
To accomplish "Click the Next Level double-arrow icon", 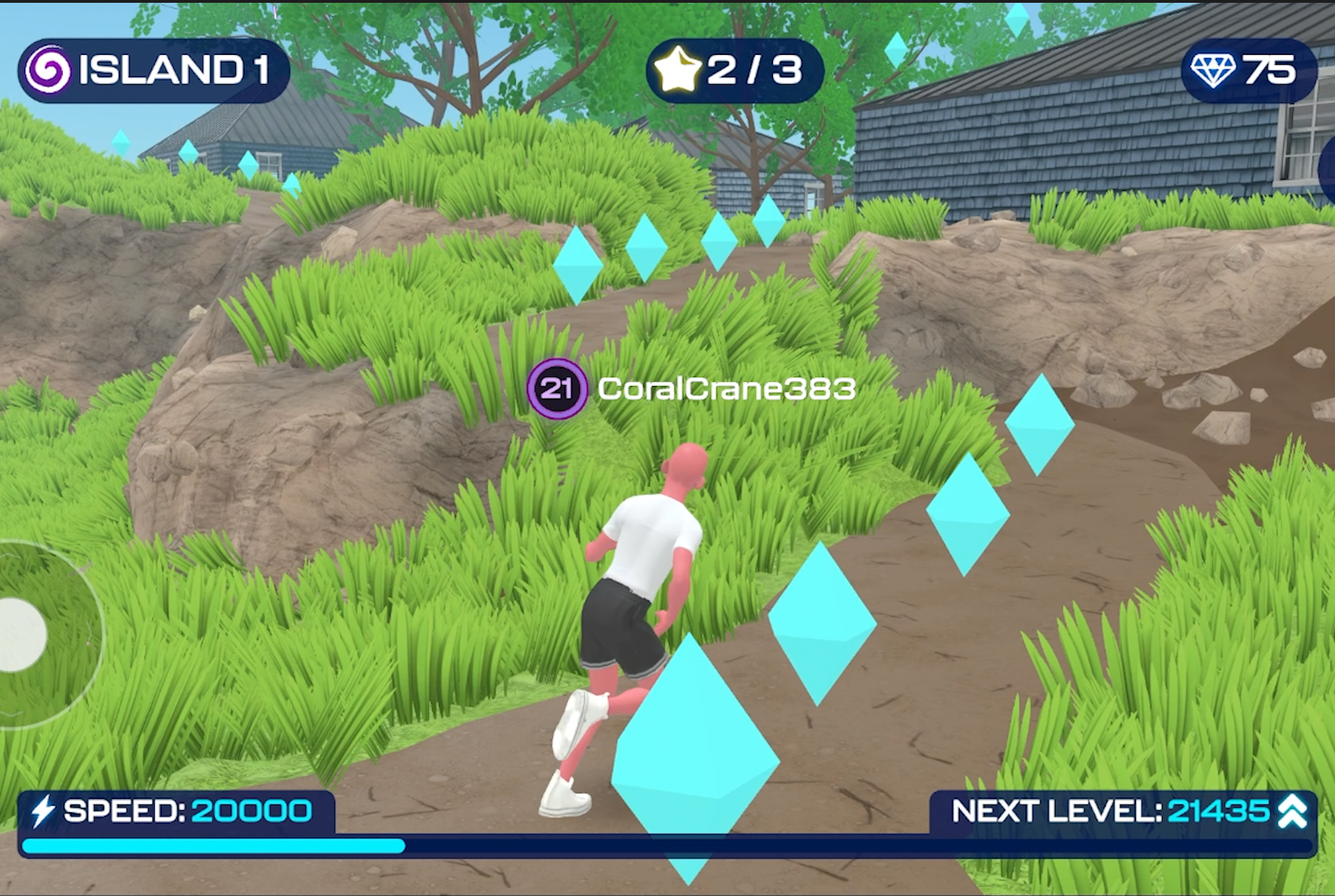I will click(1292, 812).
